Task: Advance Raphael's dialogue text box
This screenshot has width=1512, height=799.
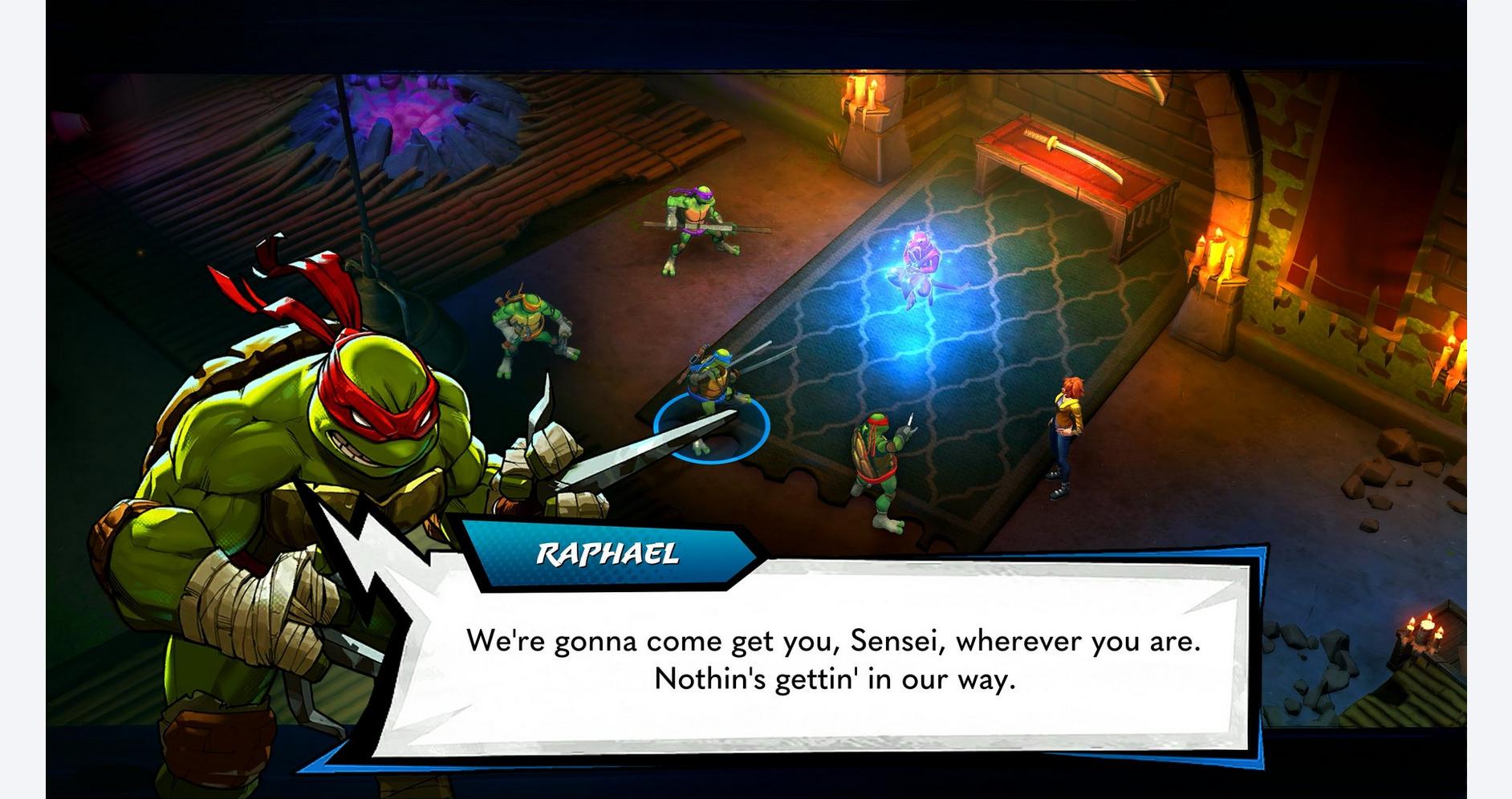Action: click(833, 659)
